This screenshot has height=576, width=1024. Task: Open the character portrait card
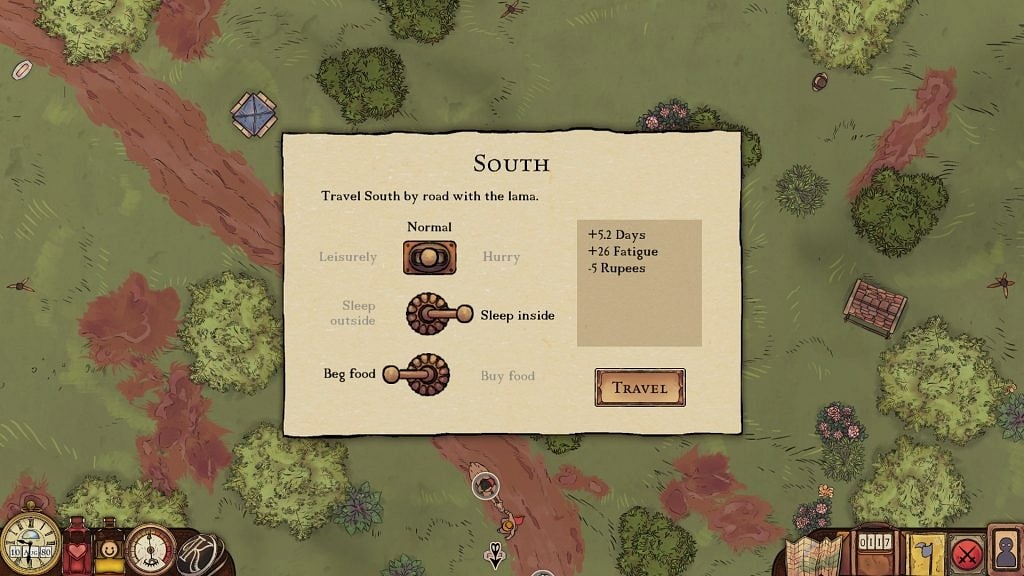pos(1004,550)
